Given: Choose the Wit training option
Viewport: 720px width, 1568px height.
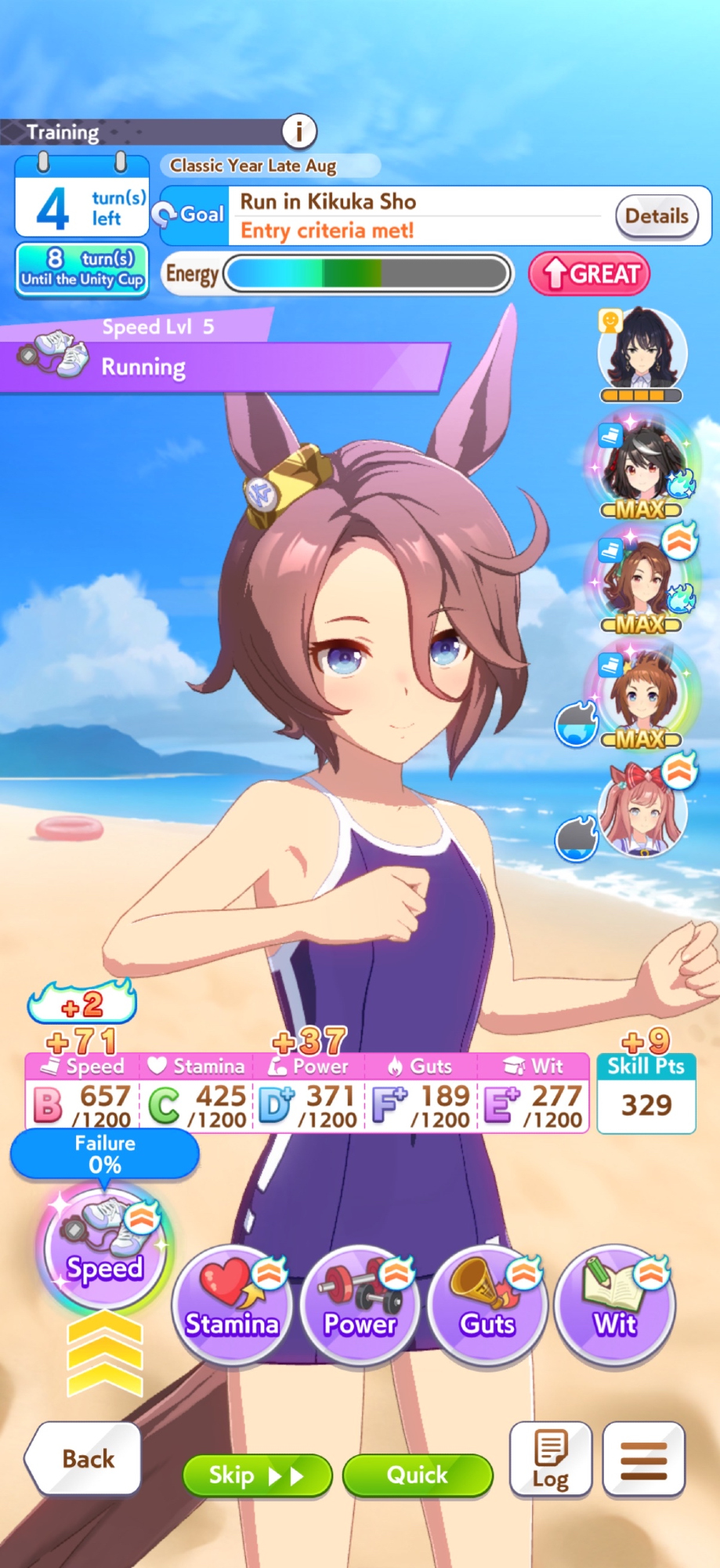Looking at the screenshot, I should coord(615,1305).
